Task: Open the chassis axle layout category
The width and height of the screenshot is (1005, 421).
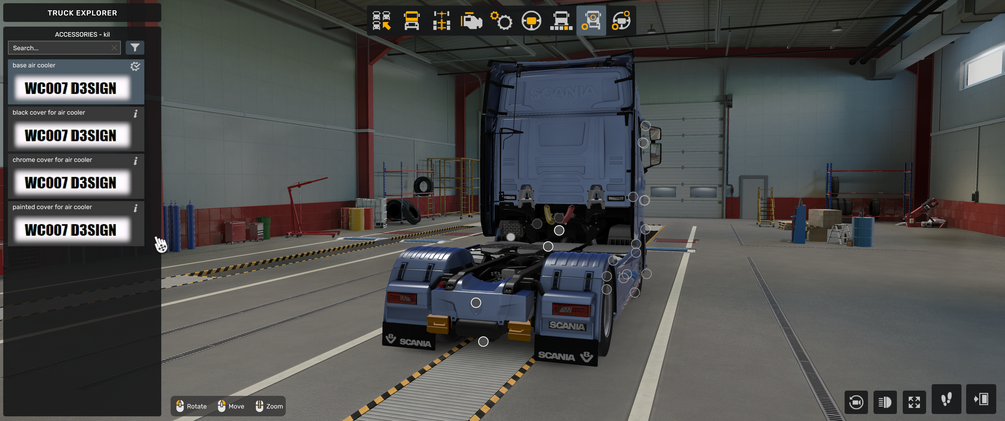Action: (441, 20)
